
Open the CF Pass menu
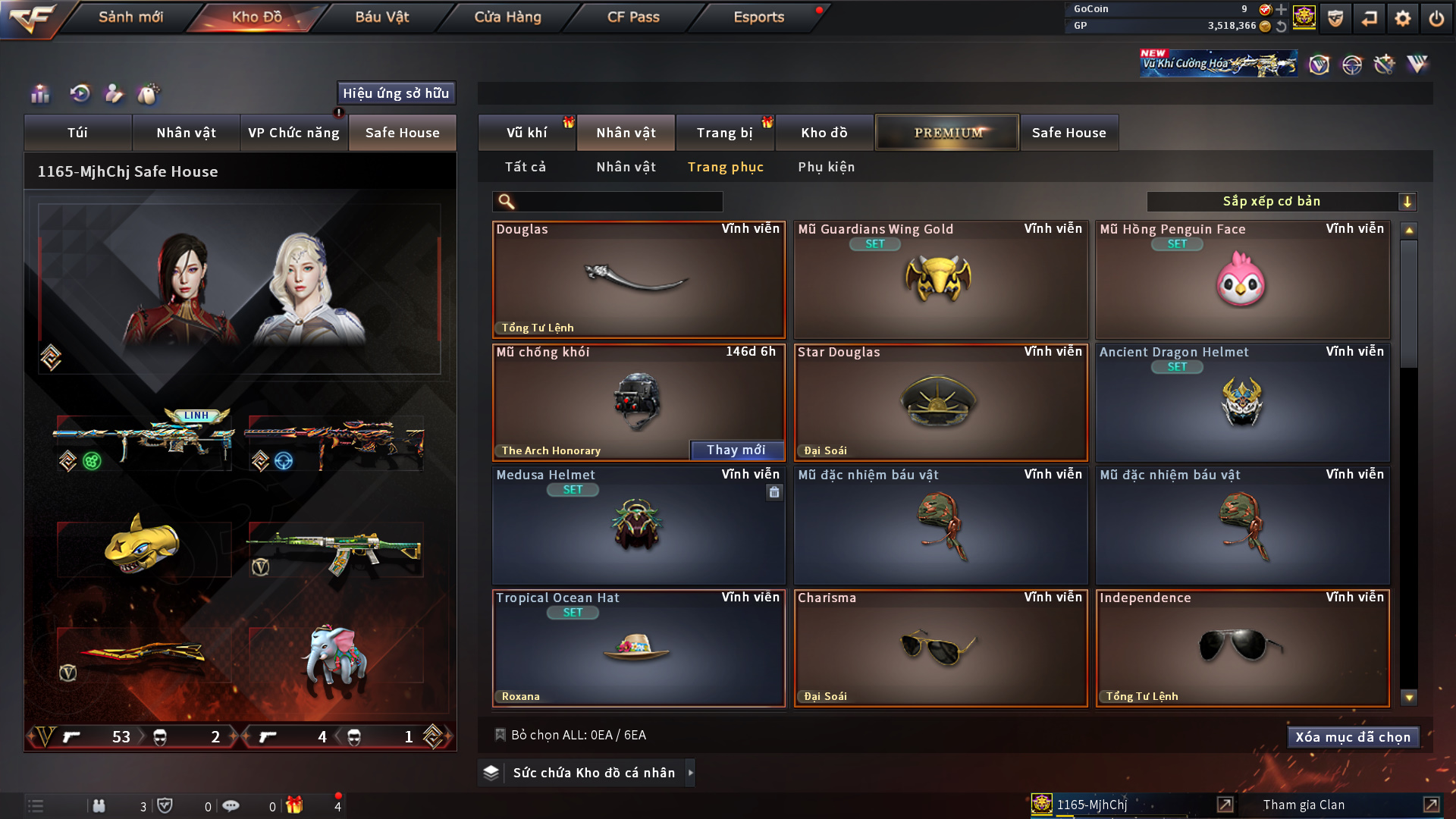click(633, 17)
